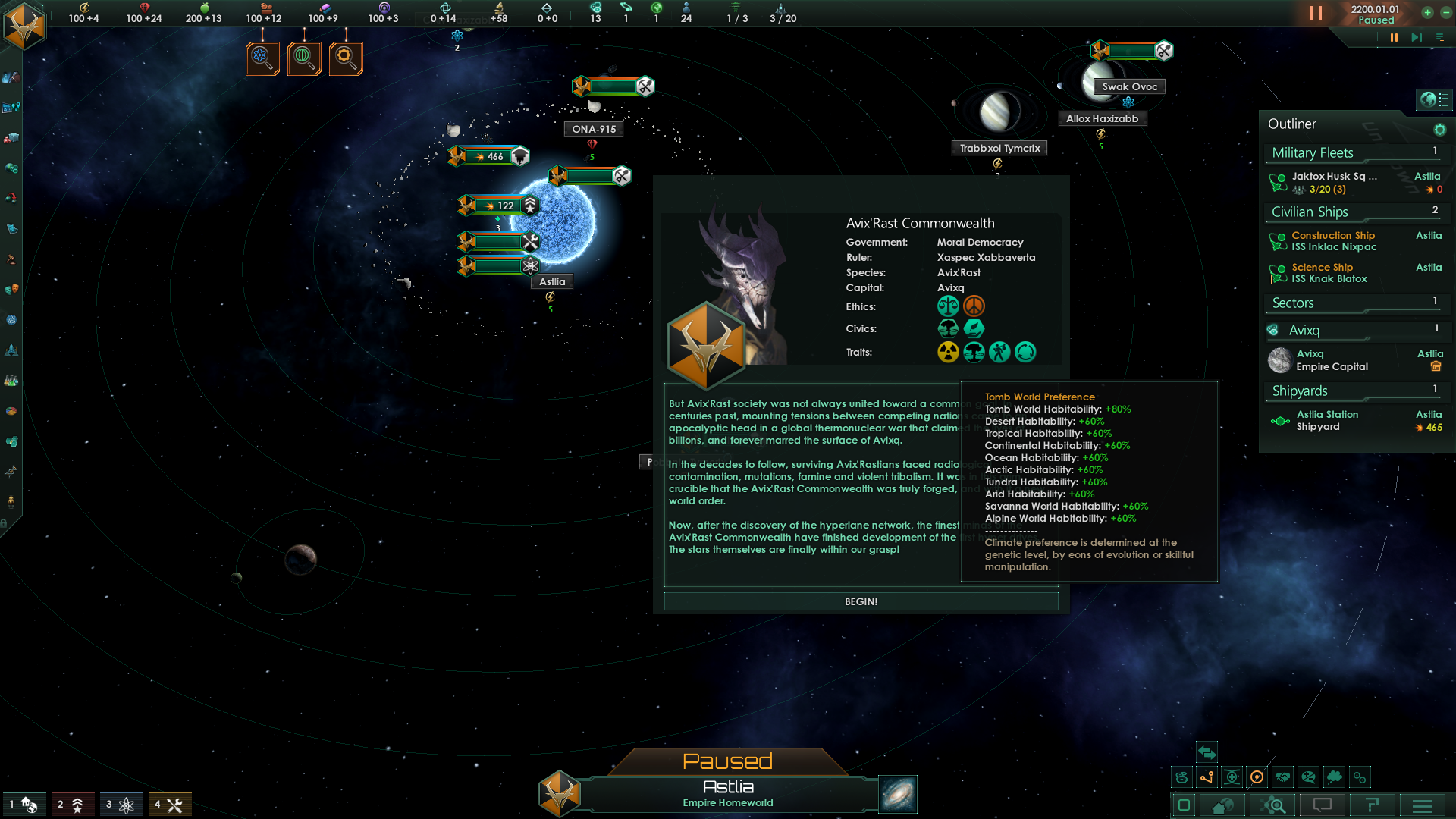The image size is (1456, 819).
Task: Select control group 2 military fleet
Action: tap(73, 805)
